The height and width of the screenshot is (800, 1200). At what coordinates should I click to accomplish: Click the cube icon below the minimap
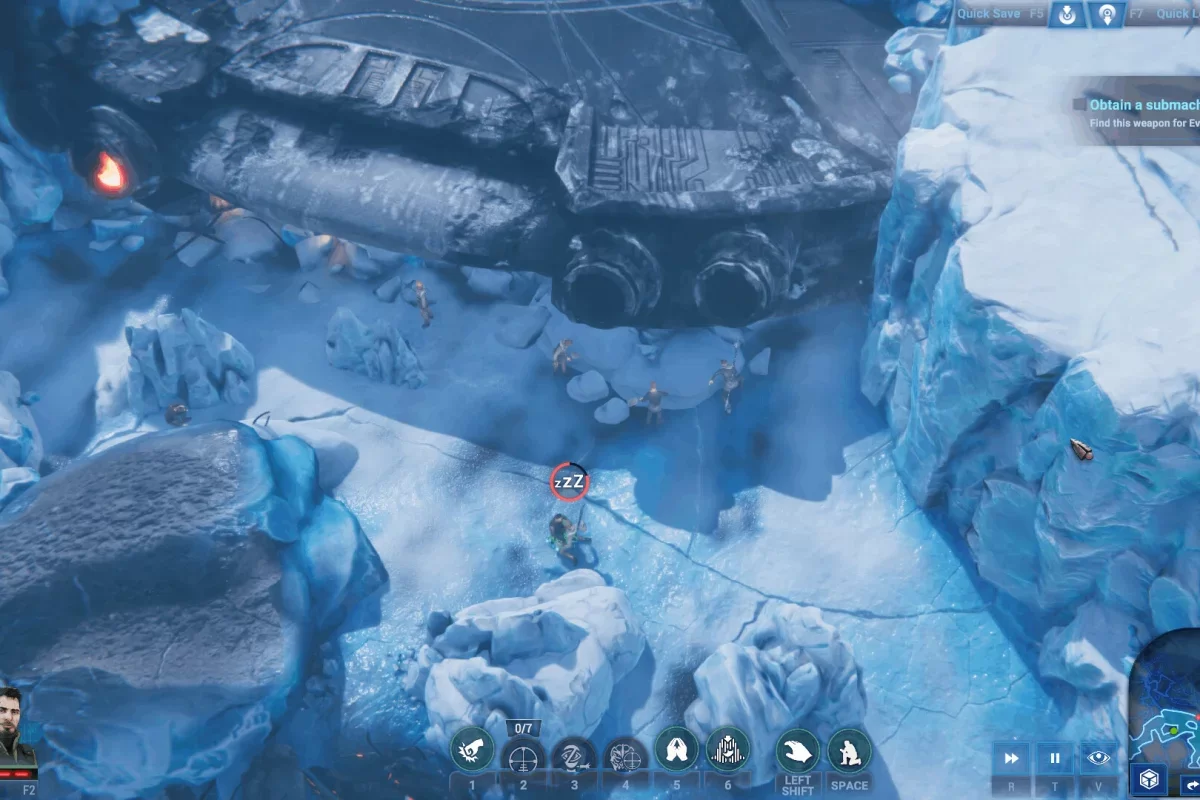1149,780
